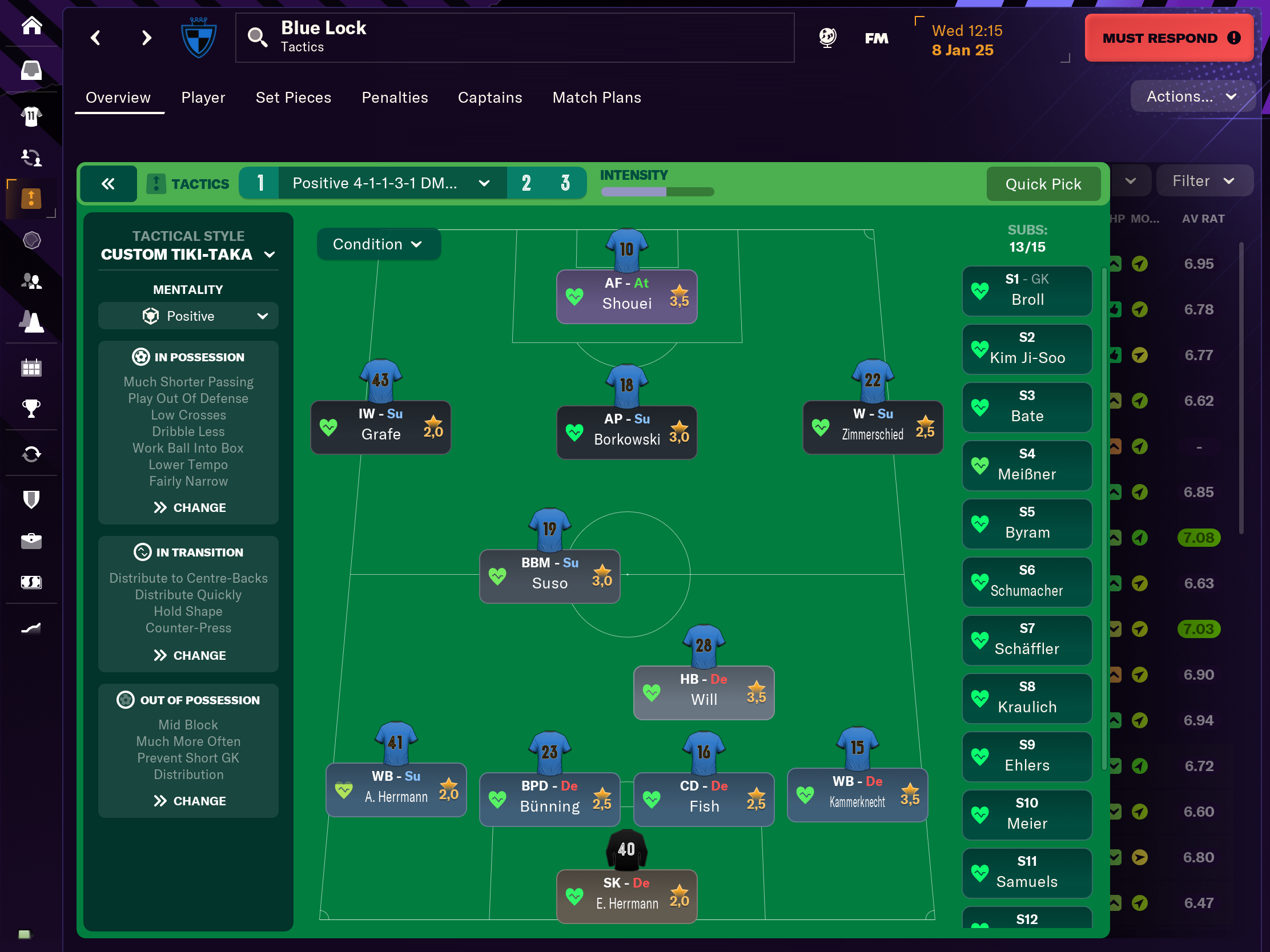The width and height of the screenshot is (1270, 952).
Task: Open the Mentality dropdown set to Positive
Action: coord(188,316)
